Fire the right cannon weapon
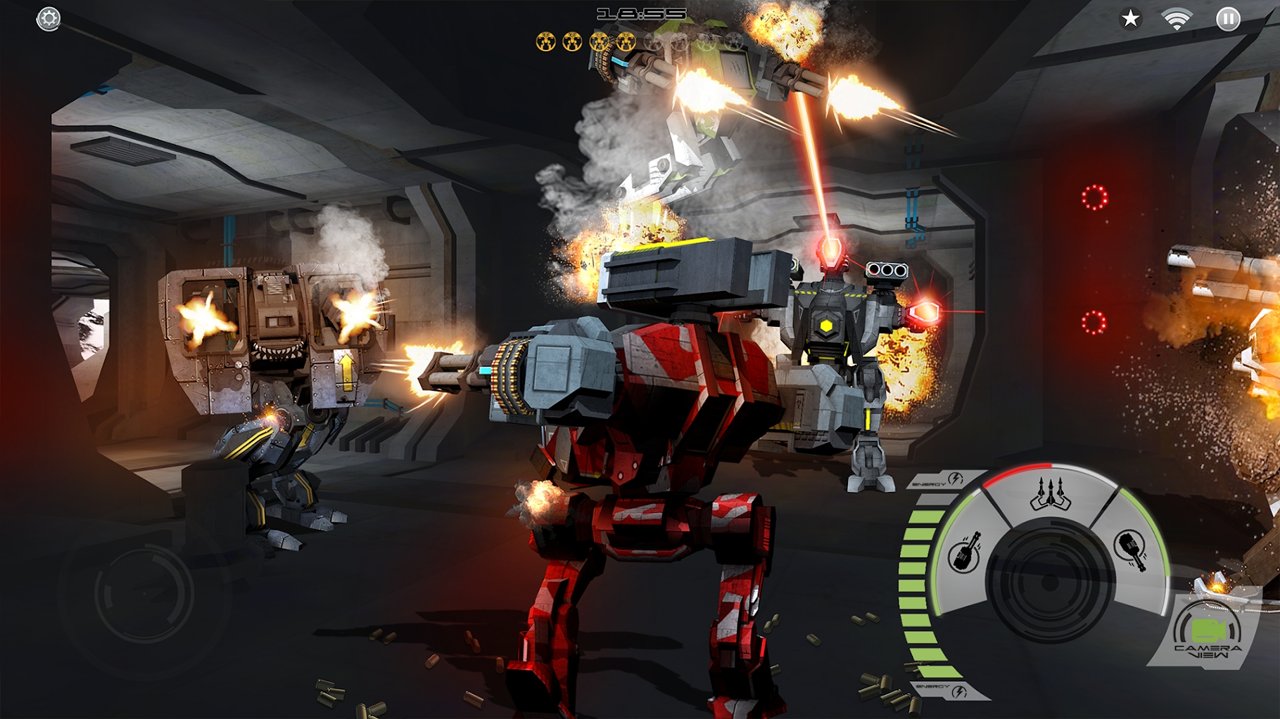 point(1130,548)
